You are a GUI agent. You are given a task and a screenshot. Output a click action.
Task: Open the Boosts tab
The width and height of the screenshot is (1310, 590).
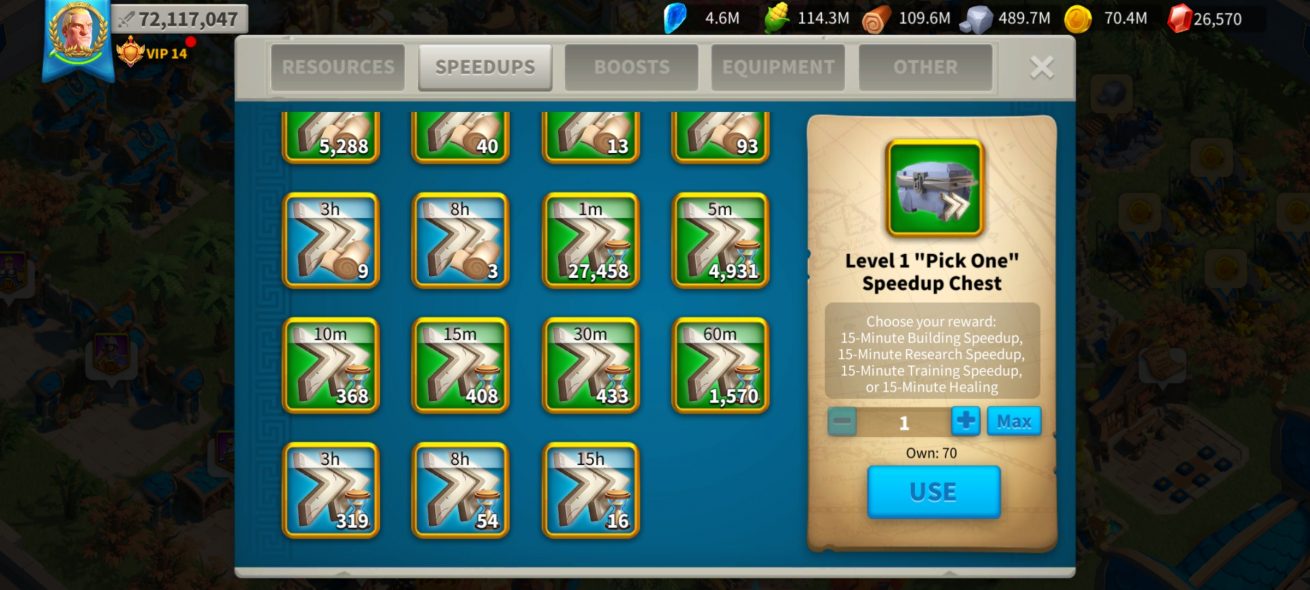(631, 67)
